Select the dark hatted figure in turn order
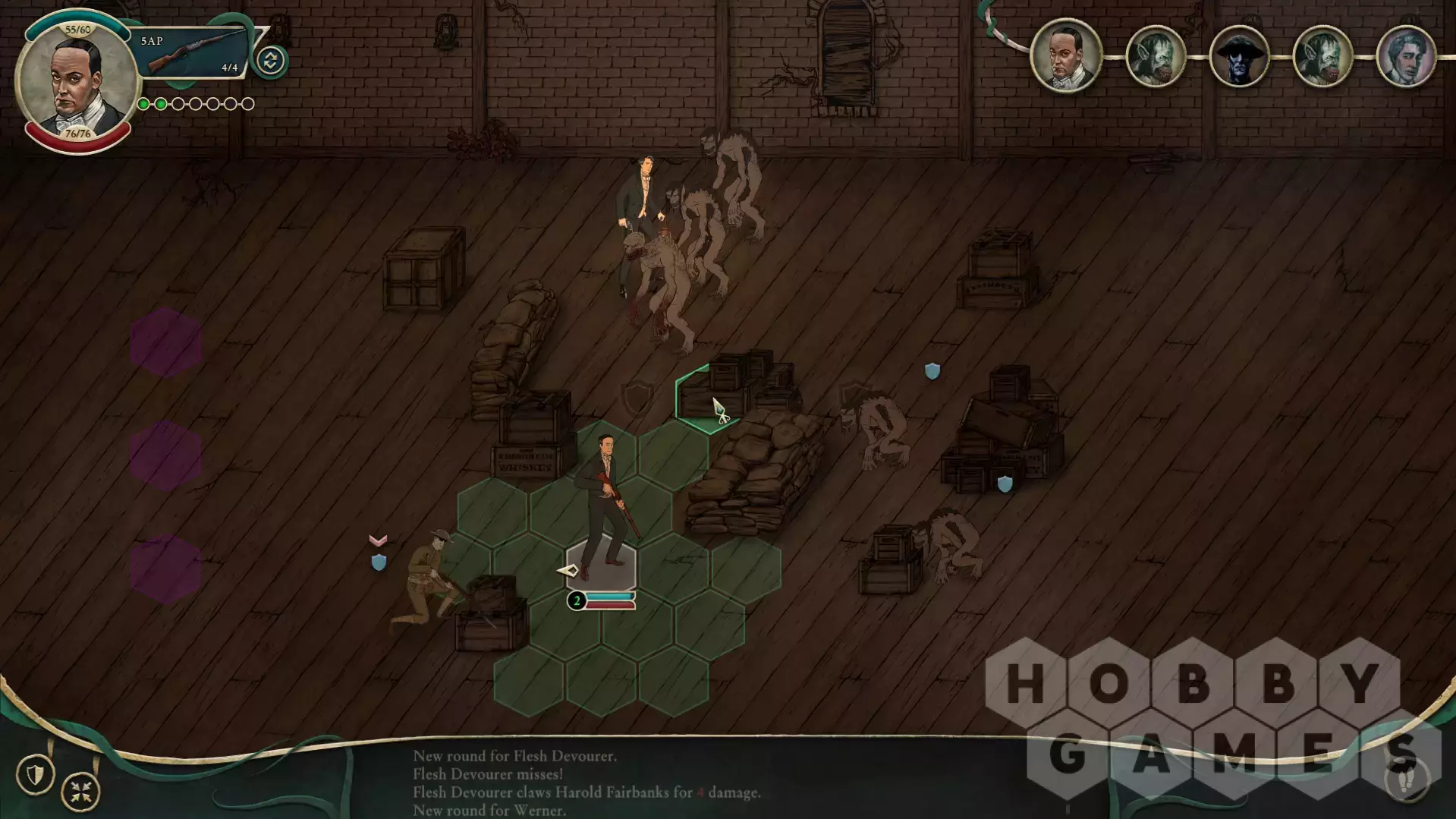The height and width of the screenshot is (819, 1456). coord(1239,57)
